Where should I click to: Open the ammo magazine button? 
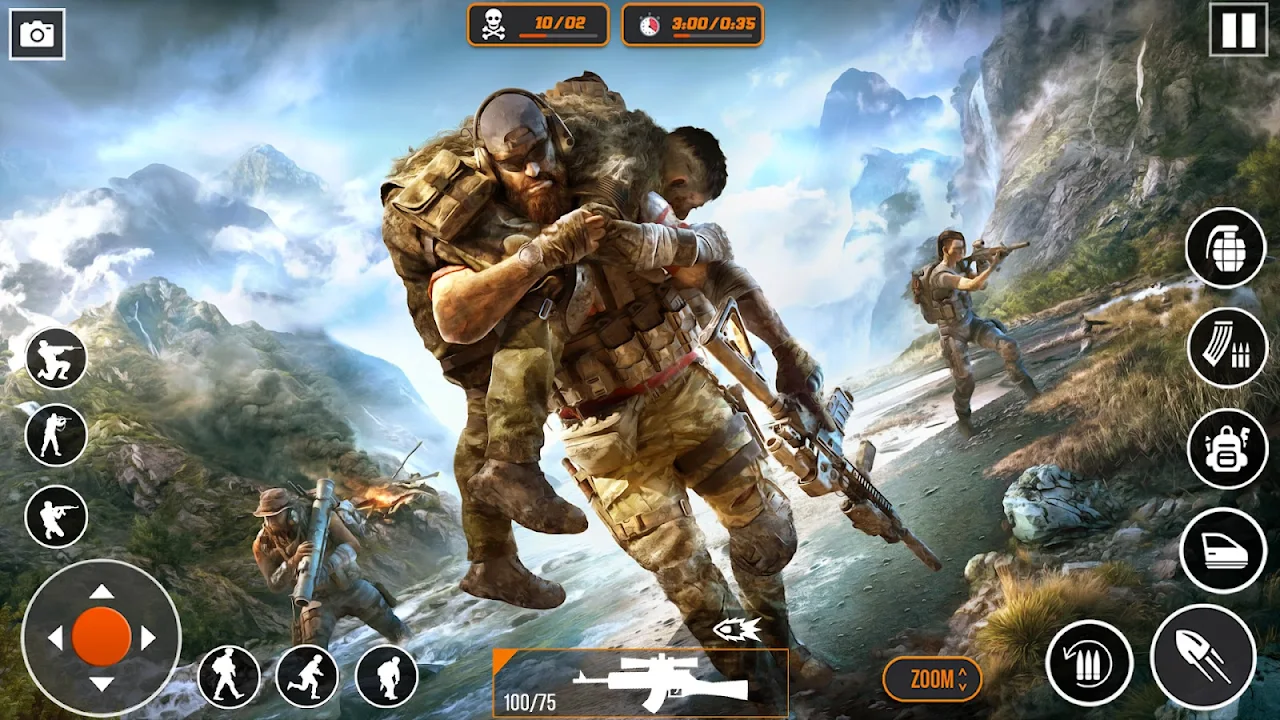[1227, 348]
